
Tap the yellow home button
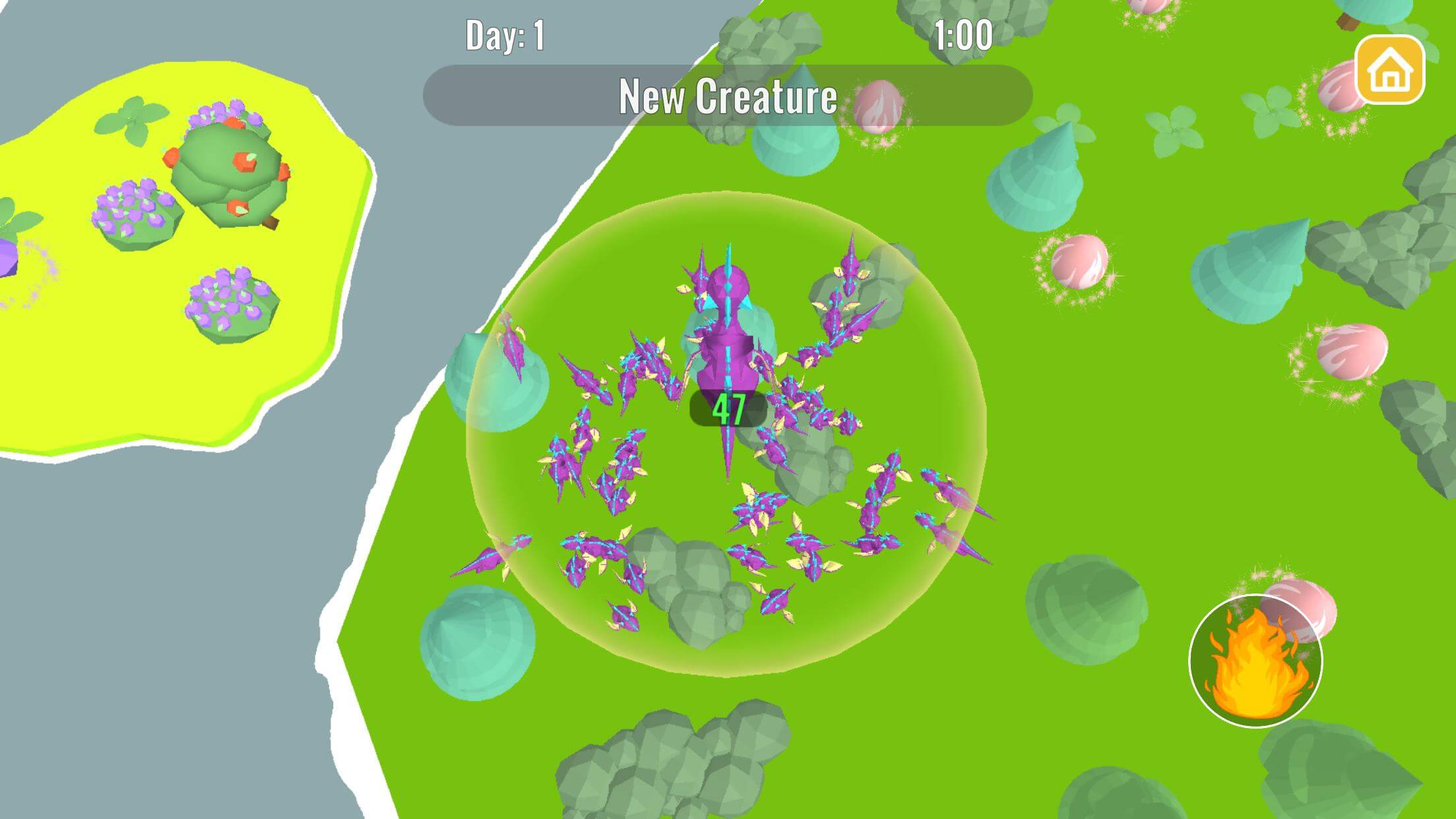coord(1389,70)
